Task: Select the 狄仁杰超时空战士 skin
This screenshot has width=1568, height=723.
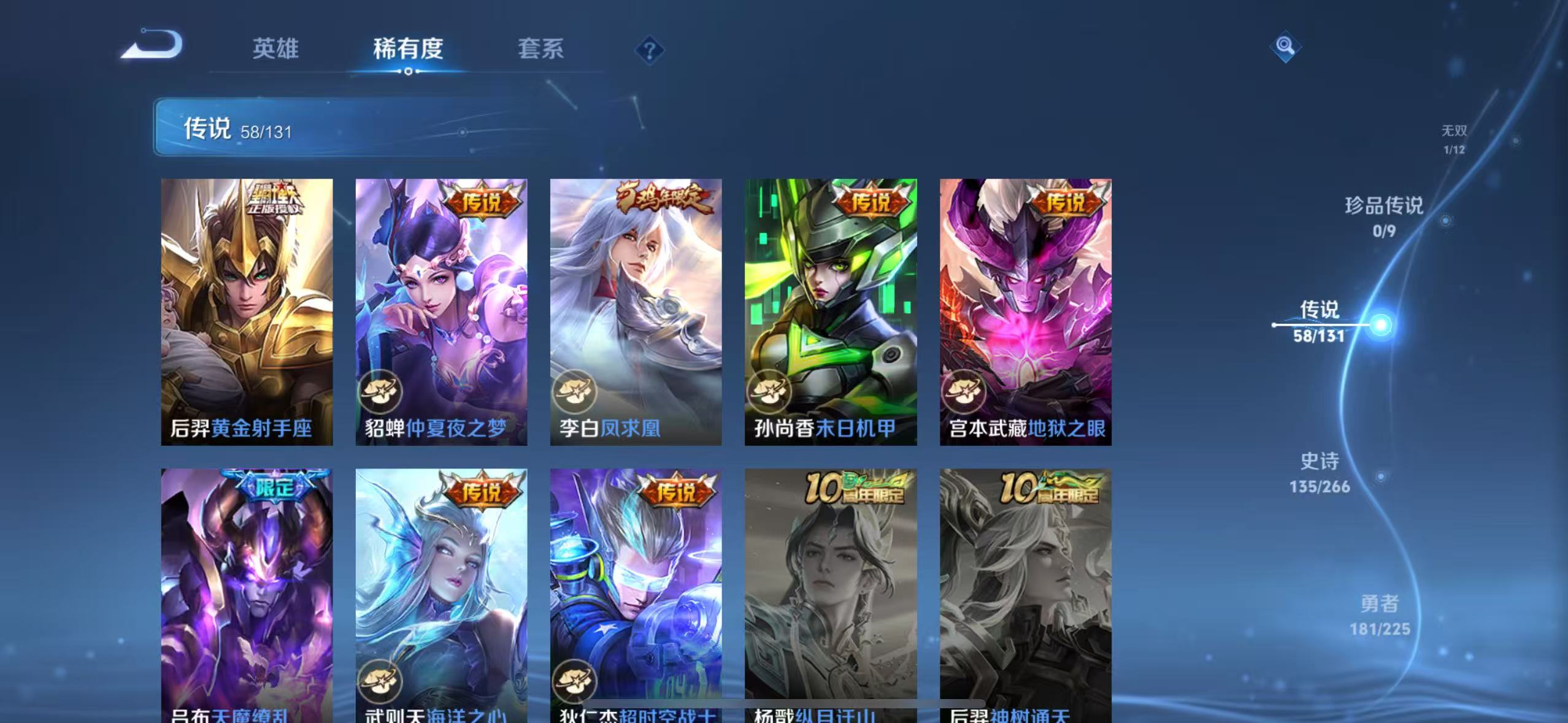Action: [x=636, y=589]
